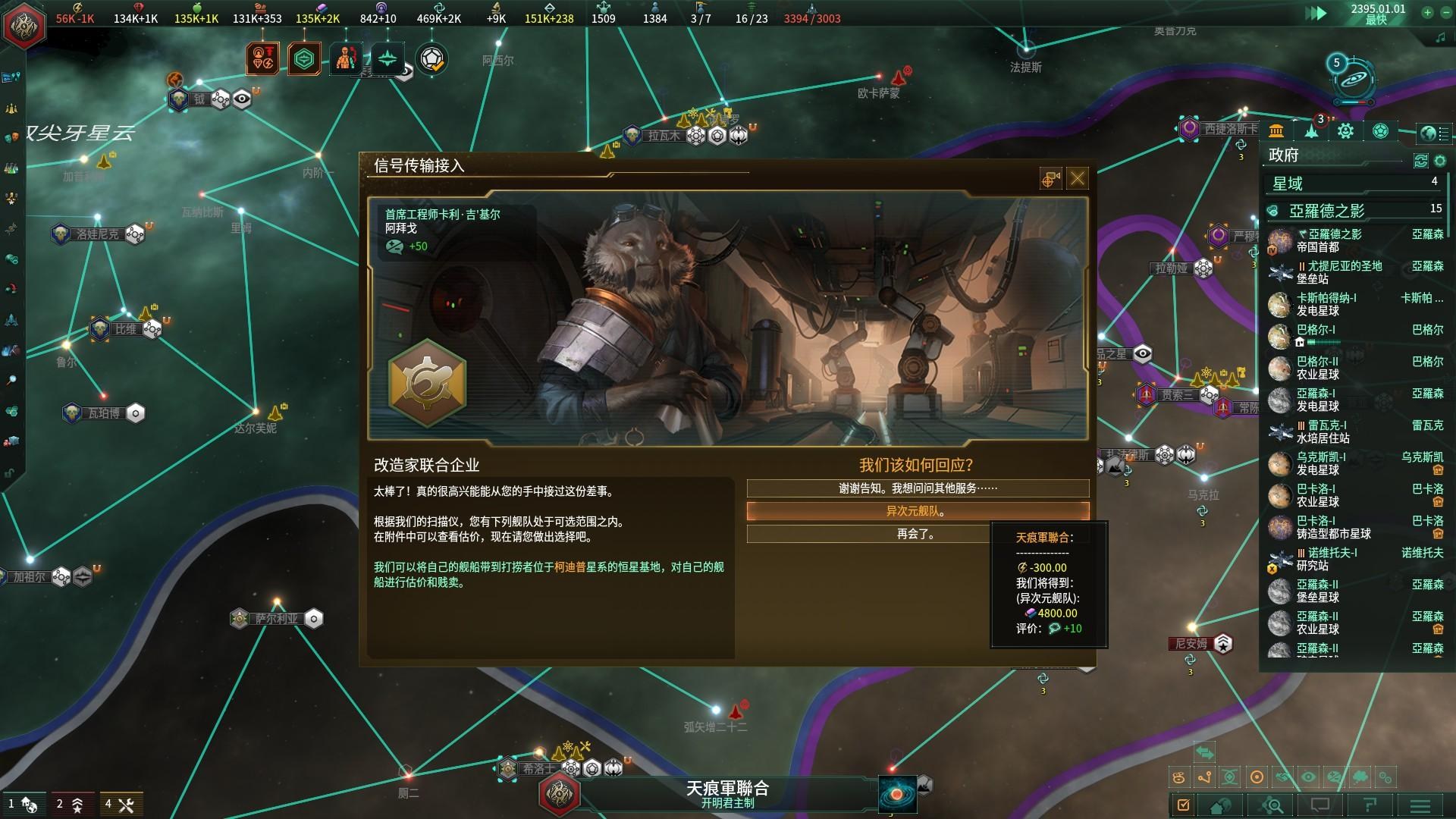This screenshot has height=819, width=1456.
Task: Open the message log speech bubble icon
Action: point(1321,805)
